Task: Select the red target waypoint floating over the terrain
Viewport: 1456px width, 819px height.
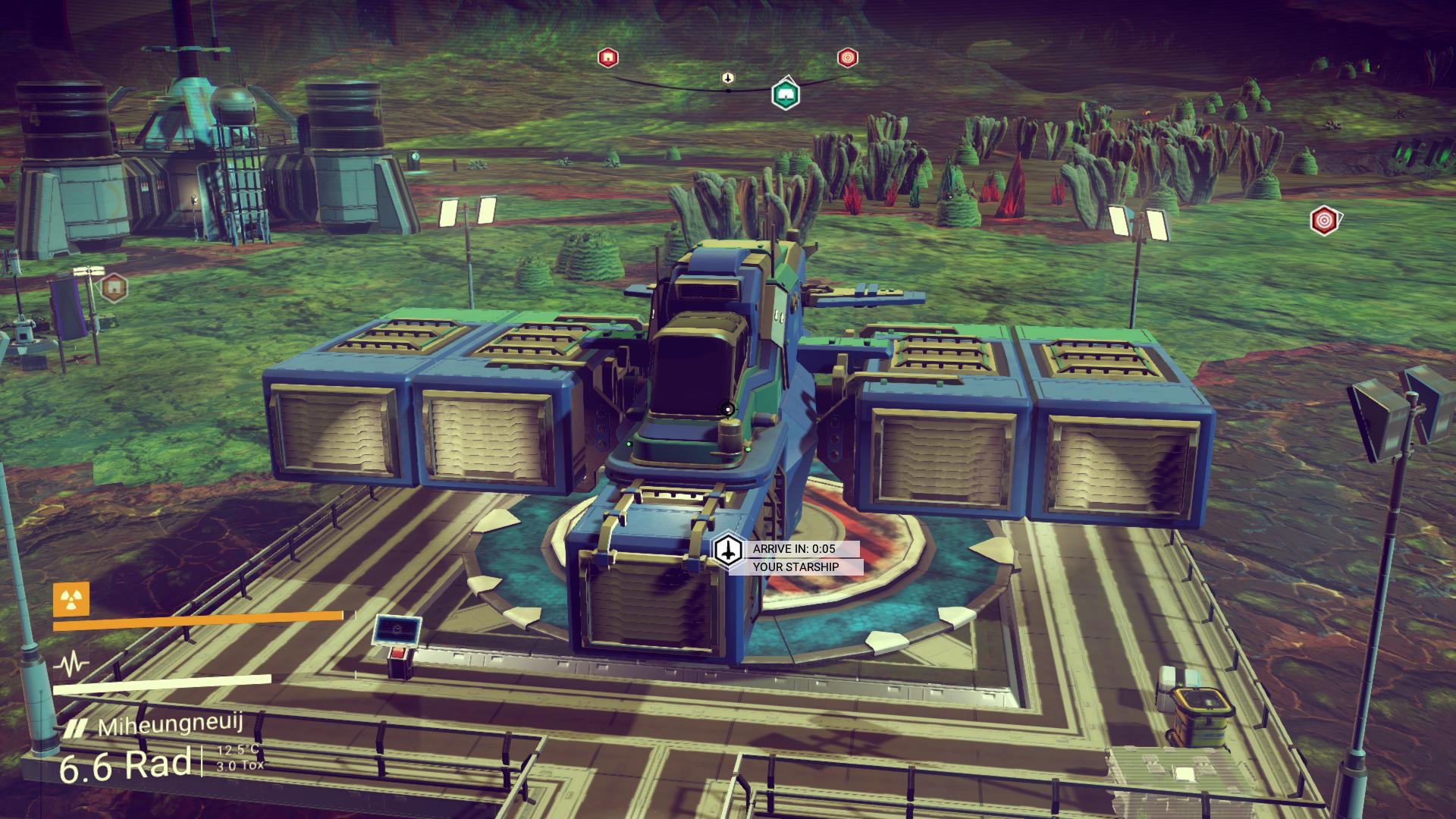Action: point(1323,220)
